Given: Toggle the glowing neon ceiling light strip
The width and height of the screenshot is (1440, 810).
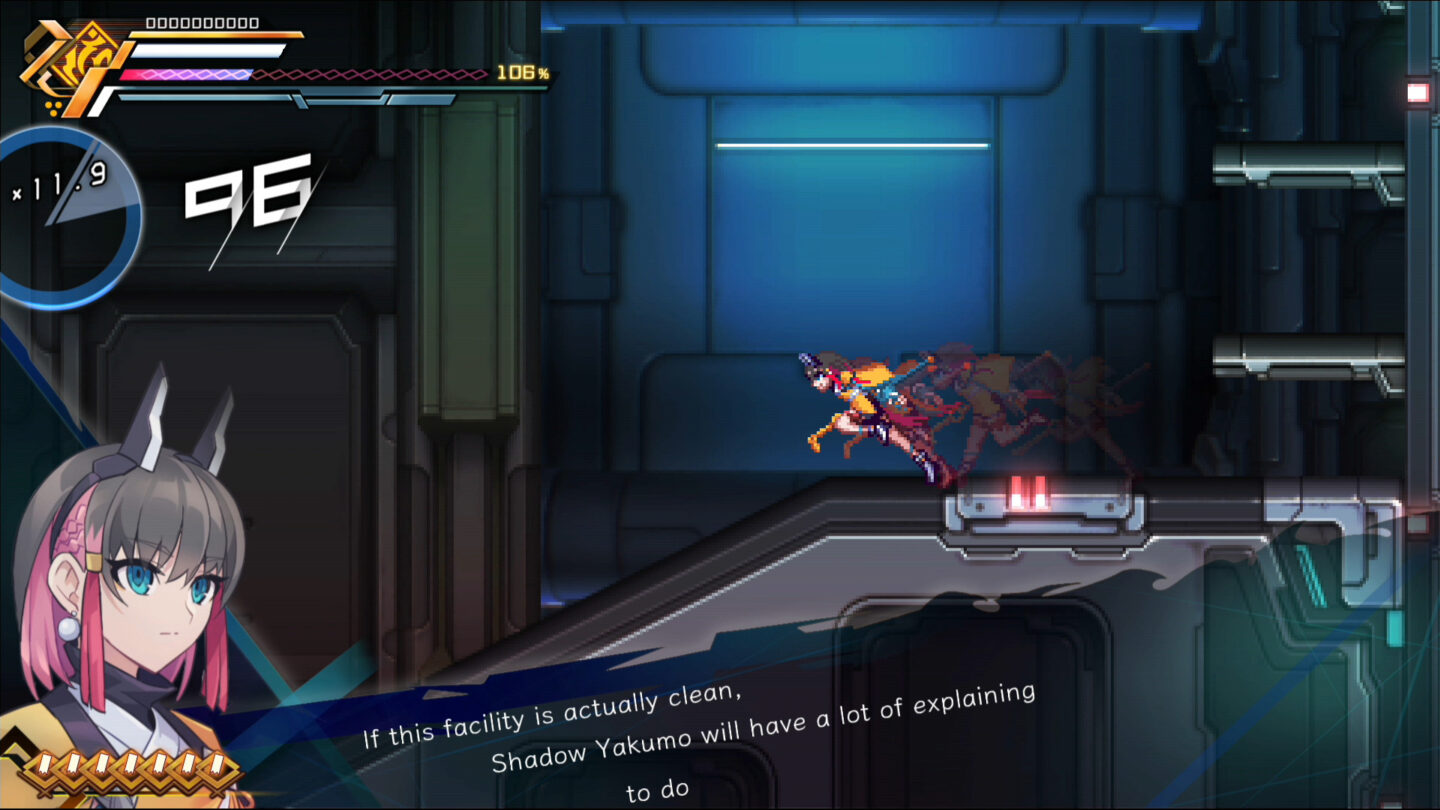Looking at the screenshot, I should [x=855, y=145].
